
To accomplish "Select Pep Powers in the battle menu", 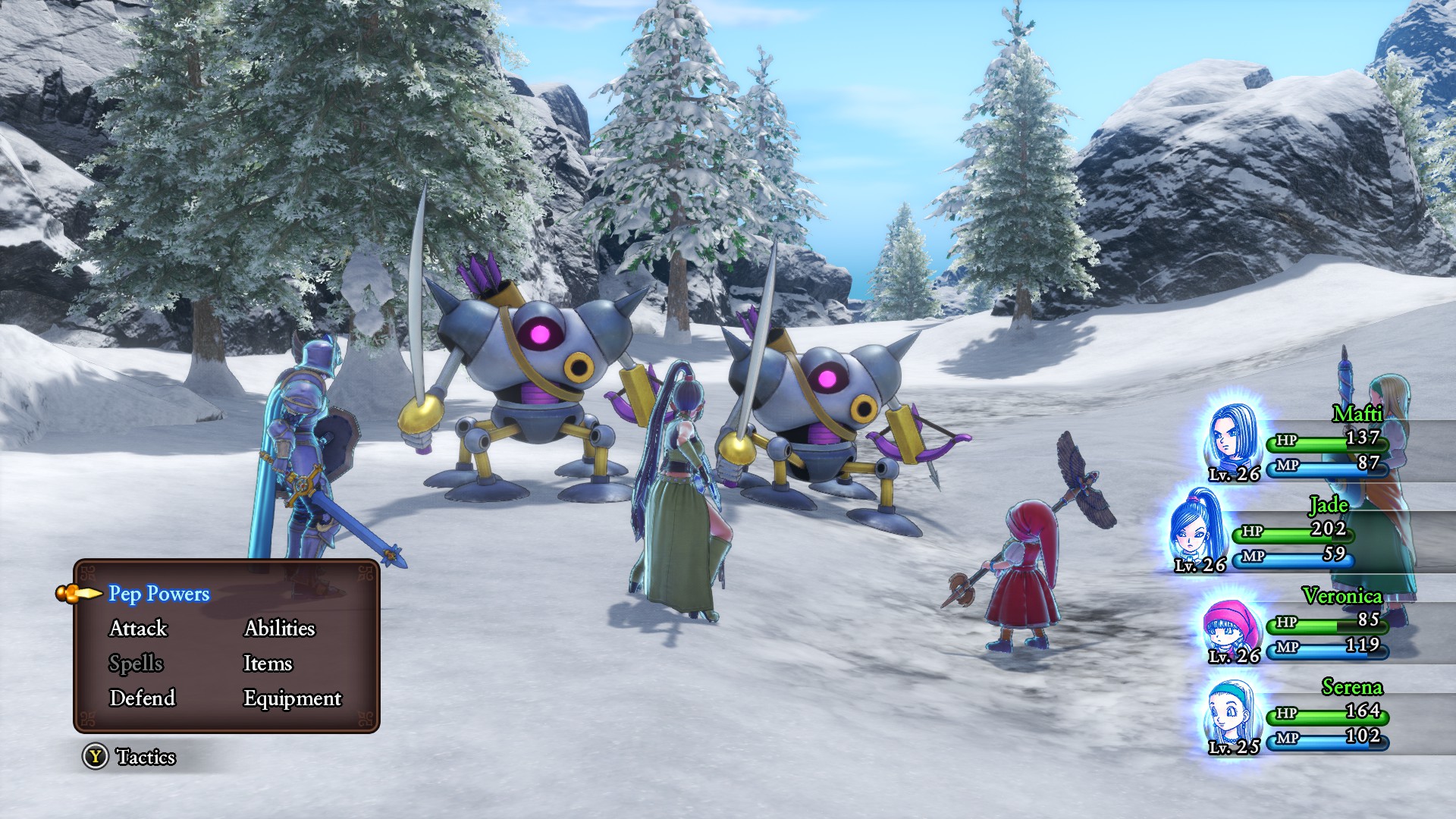I will coord(158,594).
